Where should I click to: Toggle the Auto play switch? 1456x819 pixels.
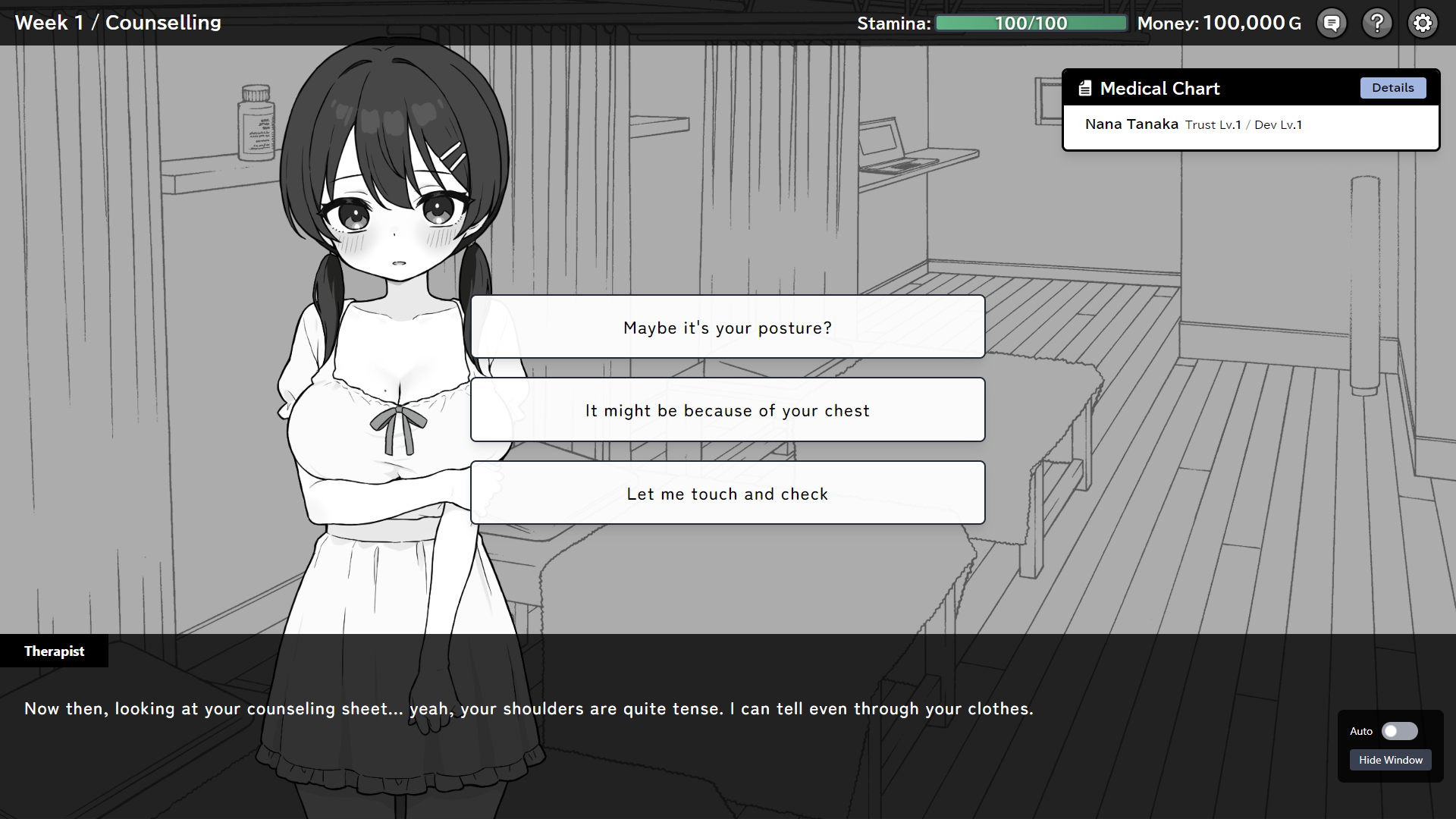[x=1399, y=731]
